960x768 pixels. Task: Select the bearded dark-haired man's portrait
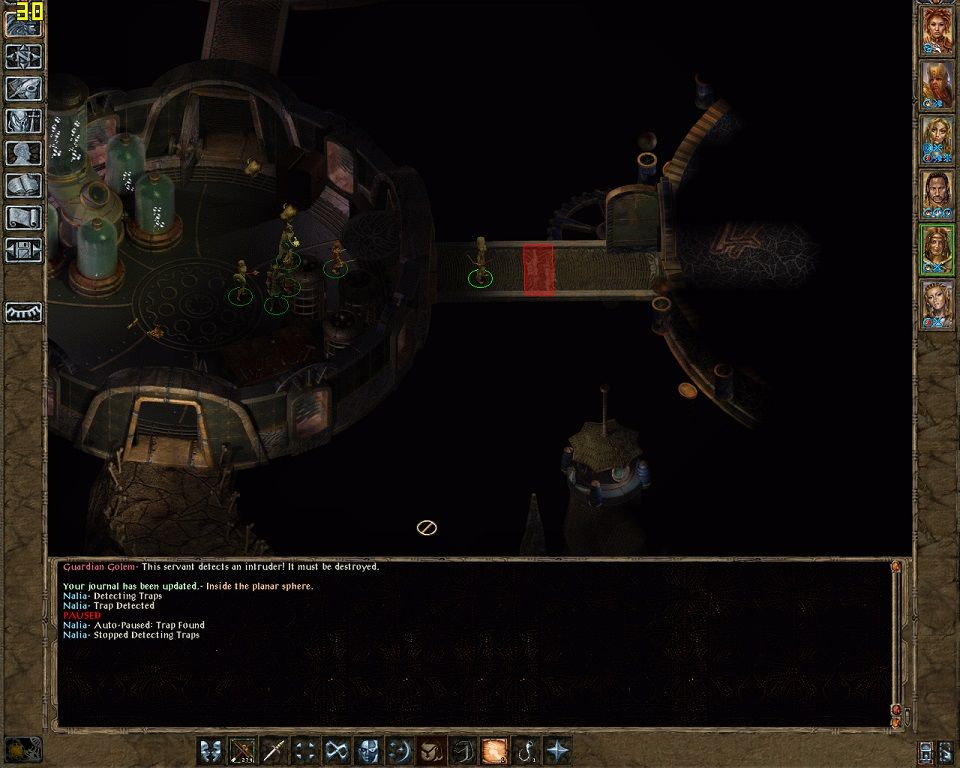pyautogui.click(x=937, y=194)
